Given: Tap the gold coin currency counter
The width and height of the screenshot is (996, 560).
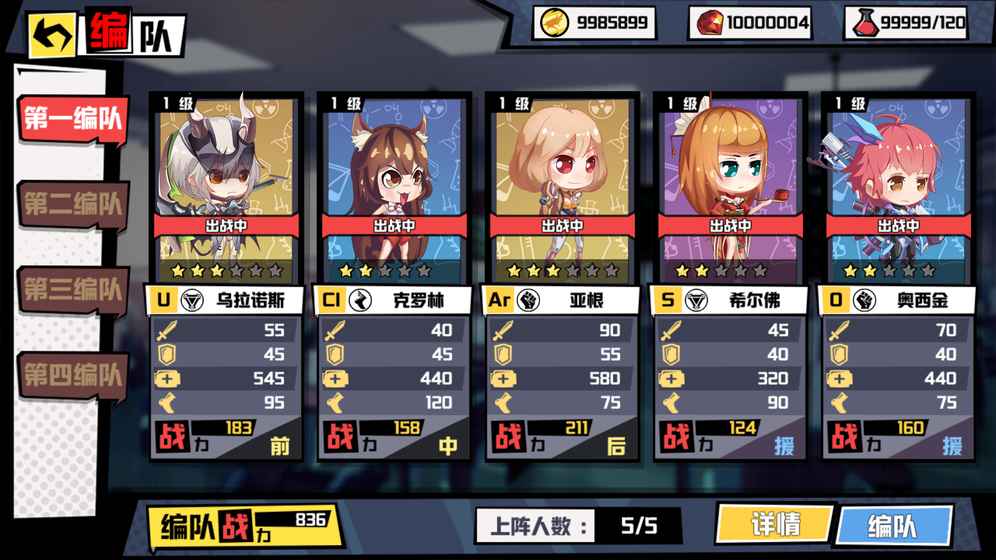Looking at the screenshot, I should pyautogui.click(x=594, y=22).
